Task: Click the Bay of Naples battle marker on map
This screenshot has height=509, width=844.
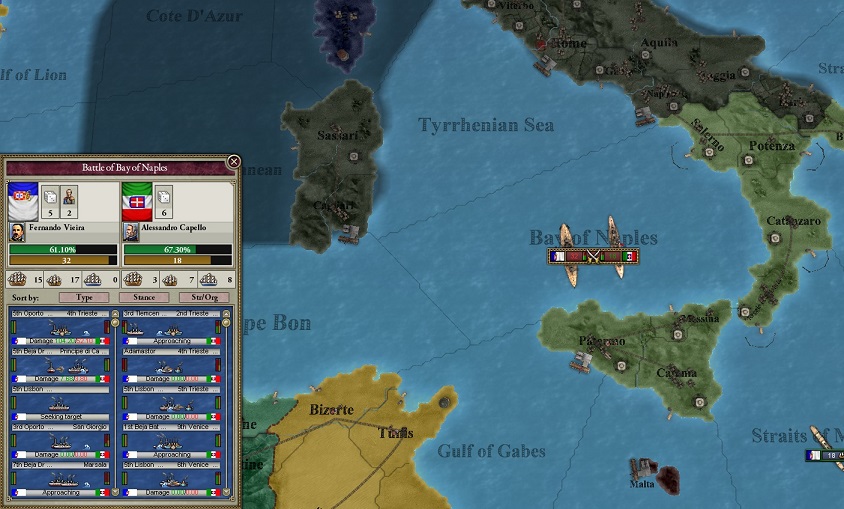Action: 593,256
